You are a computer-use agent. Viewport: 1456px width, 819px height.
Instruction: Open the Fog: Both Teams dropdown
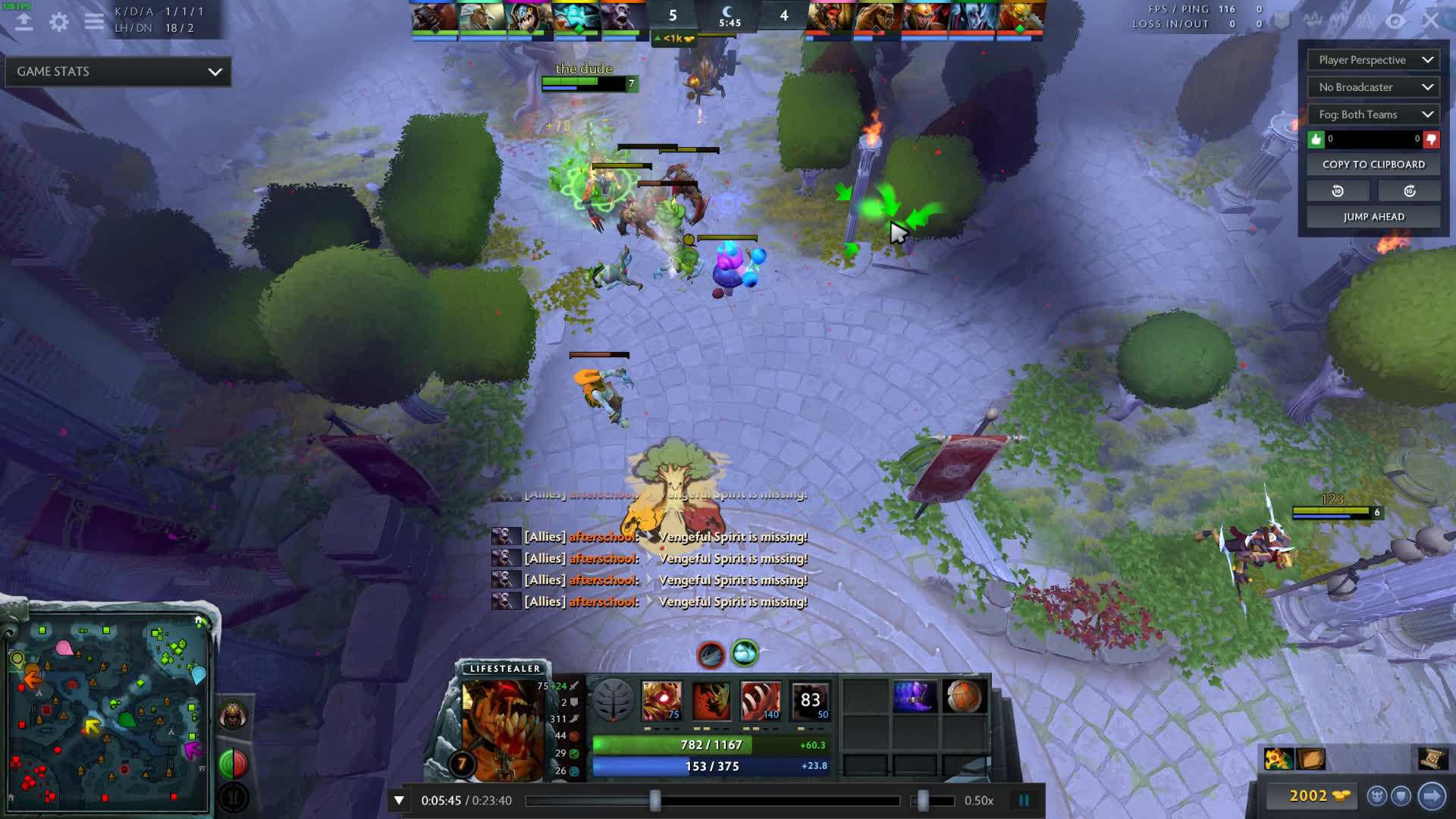pos(1373,115)
